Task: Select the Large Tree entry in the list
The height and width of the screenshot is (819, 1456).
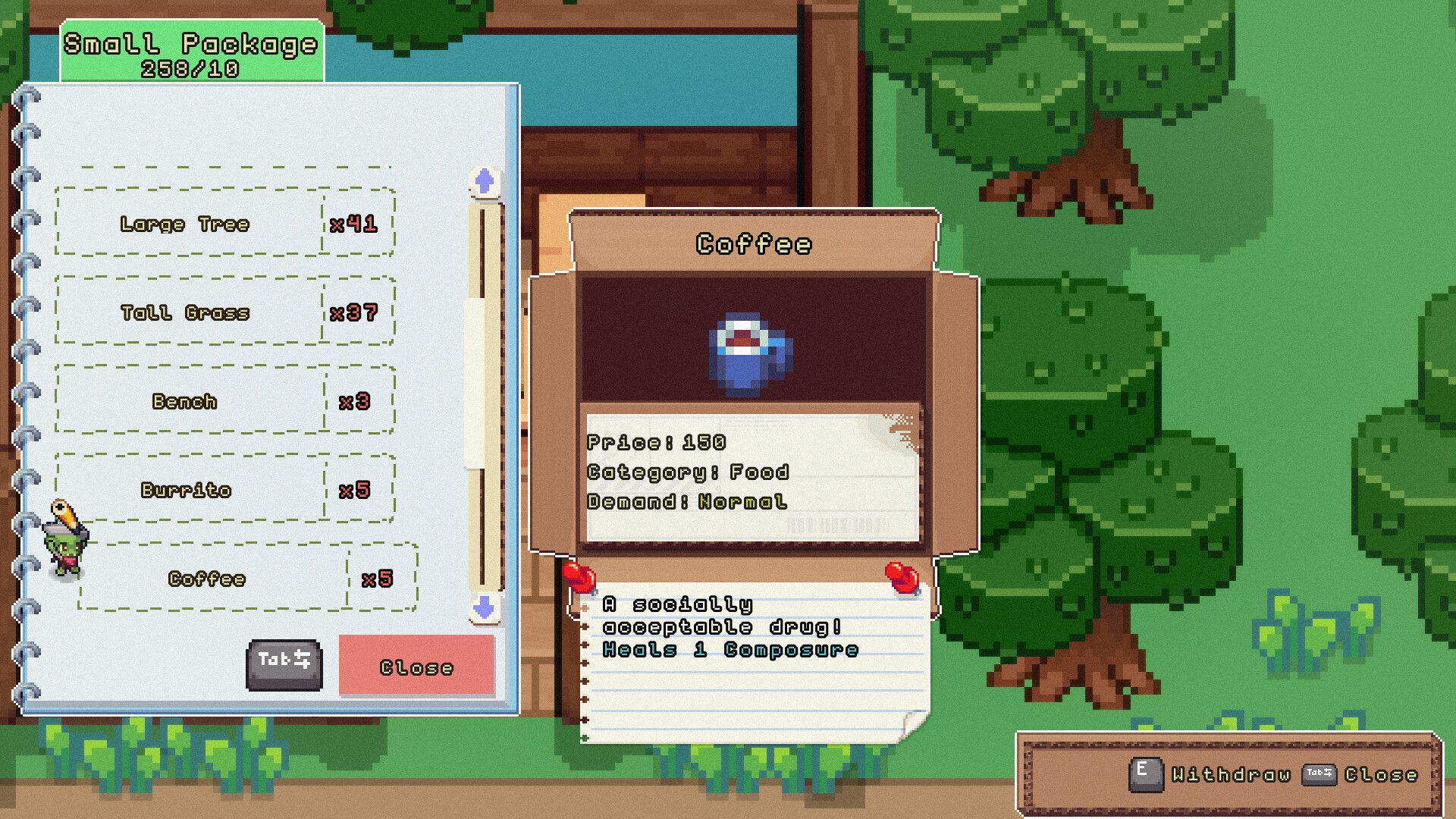Action: [x=224, y=224]
